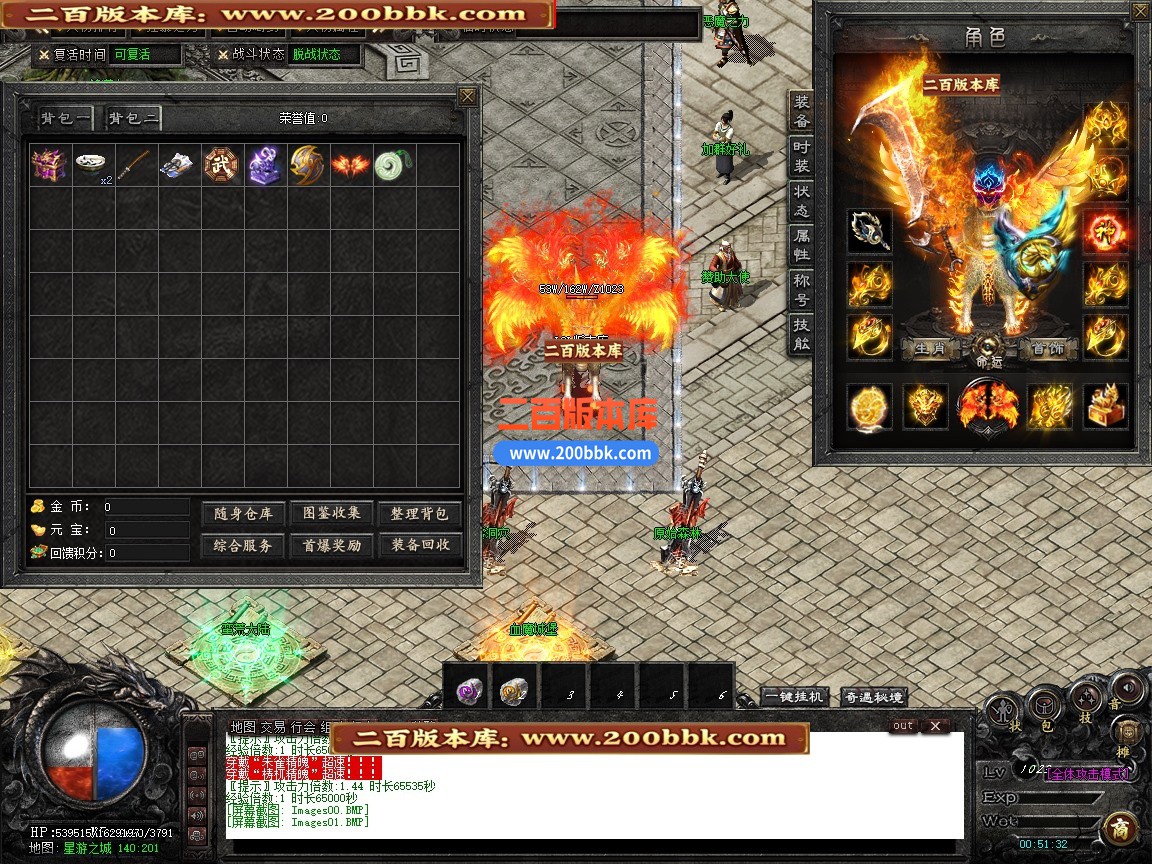Viewport: 1152px width, 864px height.
Task: Open the 综合服务 services menu
Action: coord(243,546)
